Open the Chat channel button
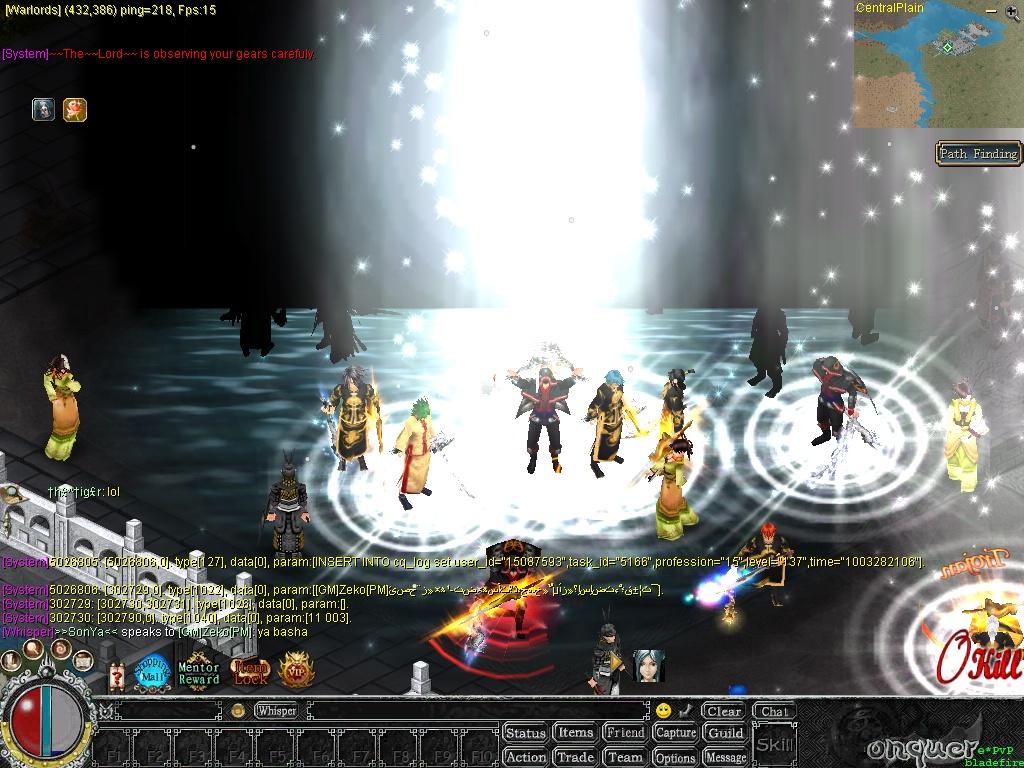Image resolution: width=1024 pixels, height=768 pixels. pyautogui.click(x=774, y=711)
